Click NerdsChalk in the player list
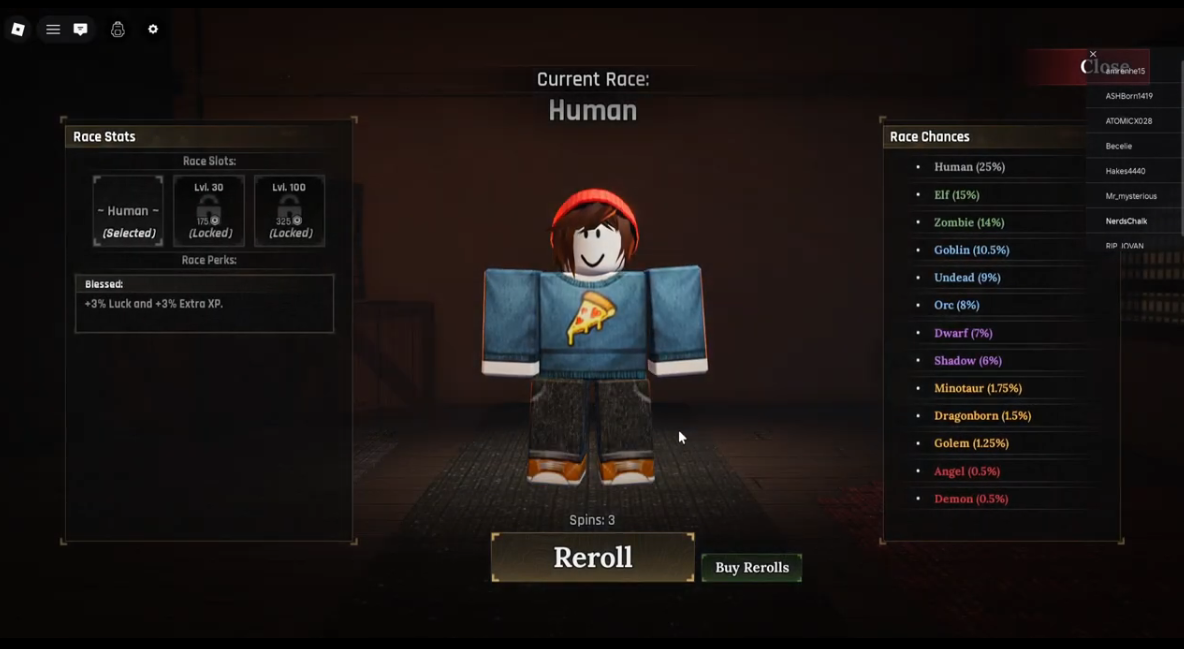The height and width of the screenshot is (649, 1184). pyautogui.click(x=1126, y=221)
